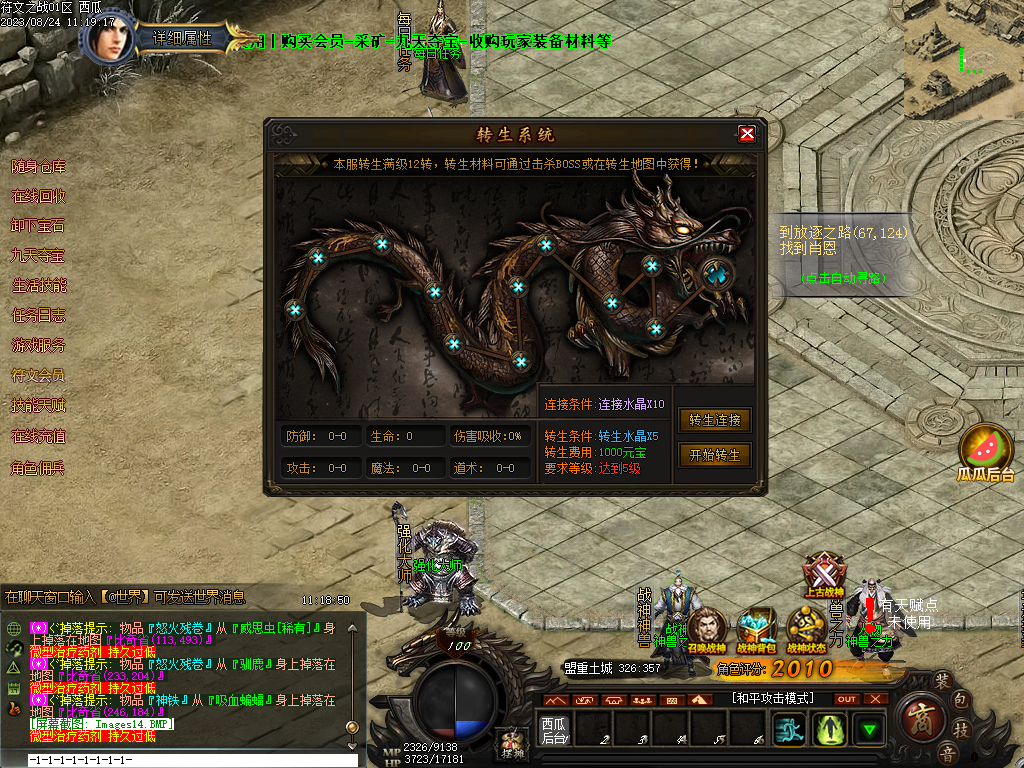Open 游戏服务 game services menu
The image size is (1024, 768).
(38, 346)
